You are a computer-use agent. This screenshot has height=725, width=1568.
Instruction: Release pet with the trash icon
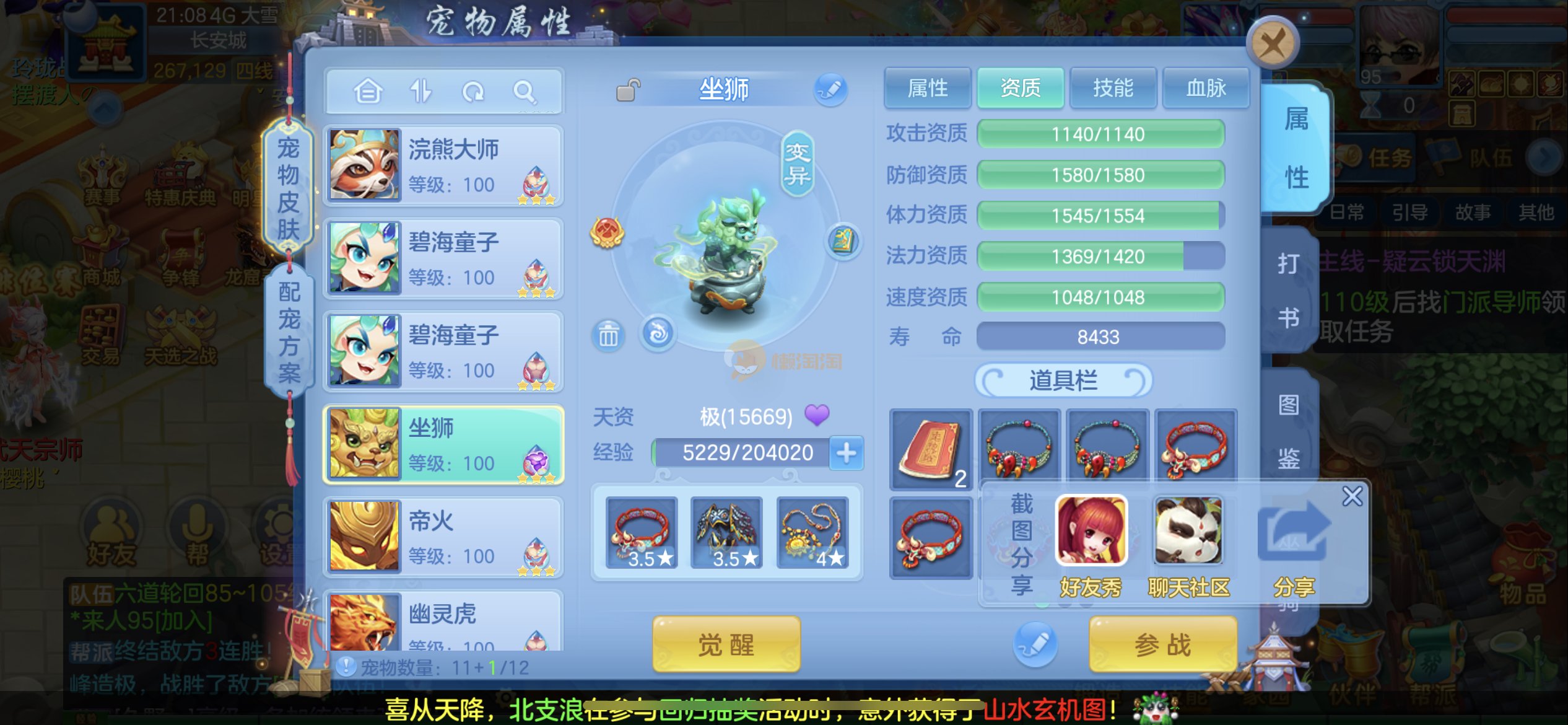[x=608, y=335]
